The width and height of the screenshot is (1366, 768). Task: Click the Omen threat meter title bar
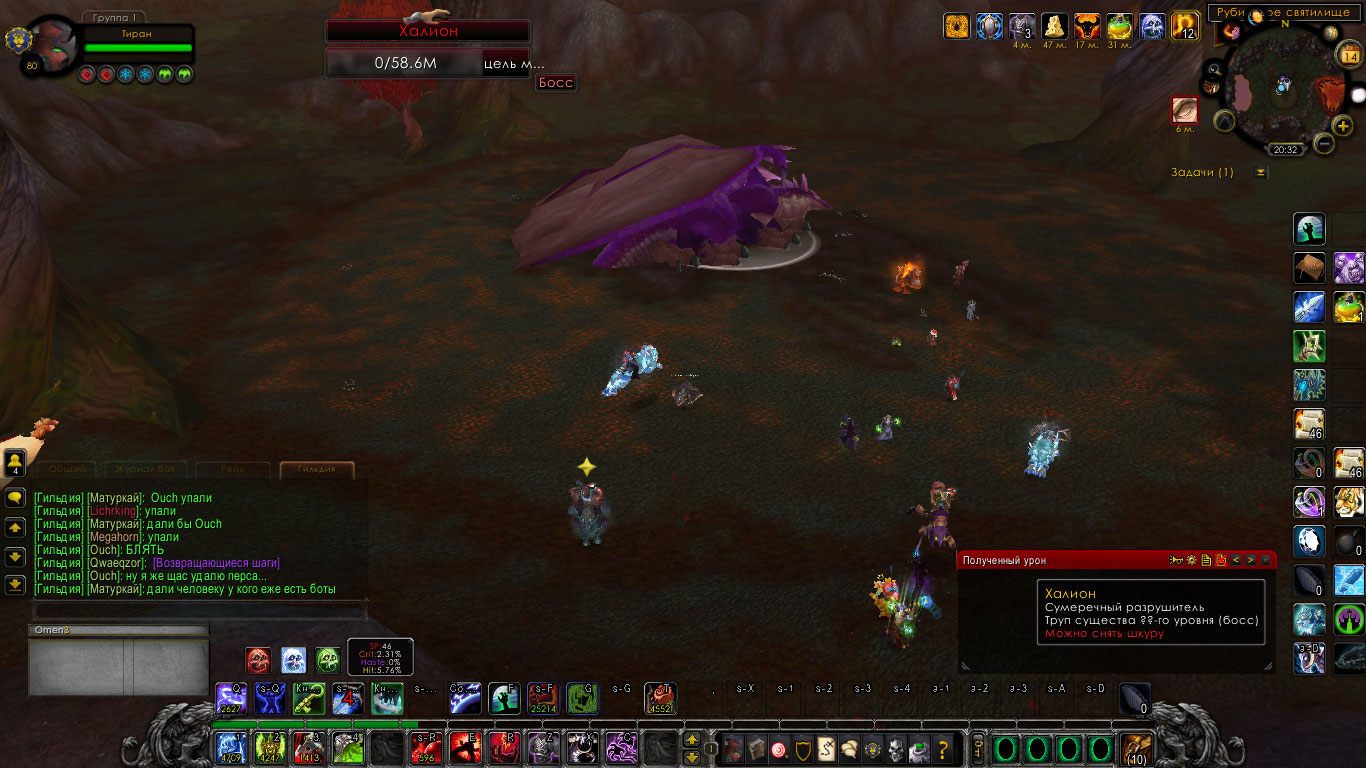tap(118, 630)
